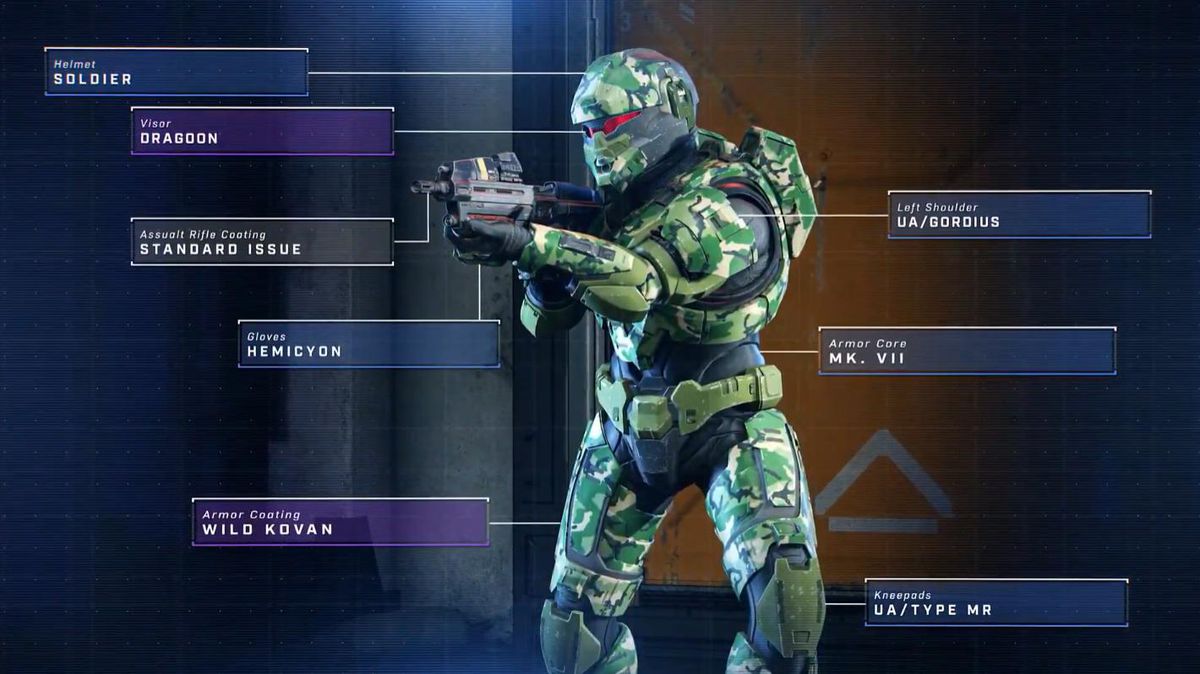
Task: Choose the Dragoon visor panel
Action: [262, 131]
